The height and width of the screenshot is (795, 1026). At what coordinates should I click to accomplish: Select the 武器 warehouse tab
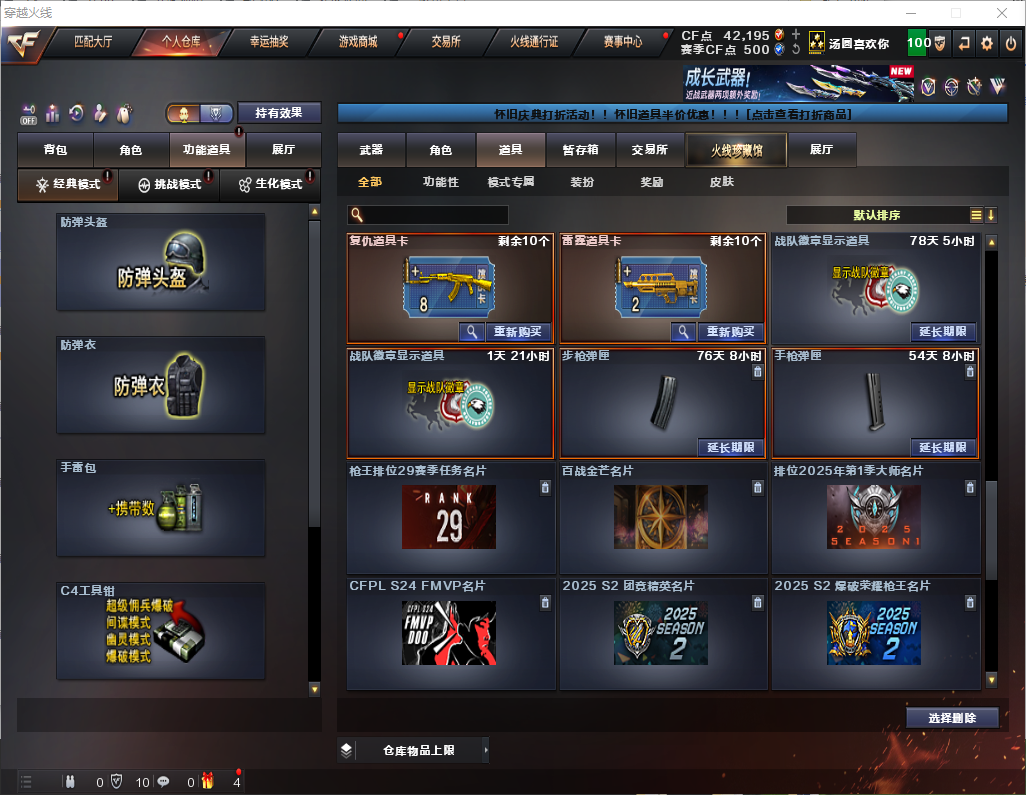[371, 150]
